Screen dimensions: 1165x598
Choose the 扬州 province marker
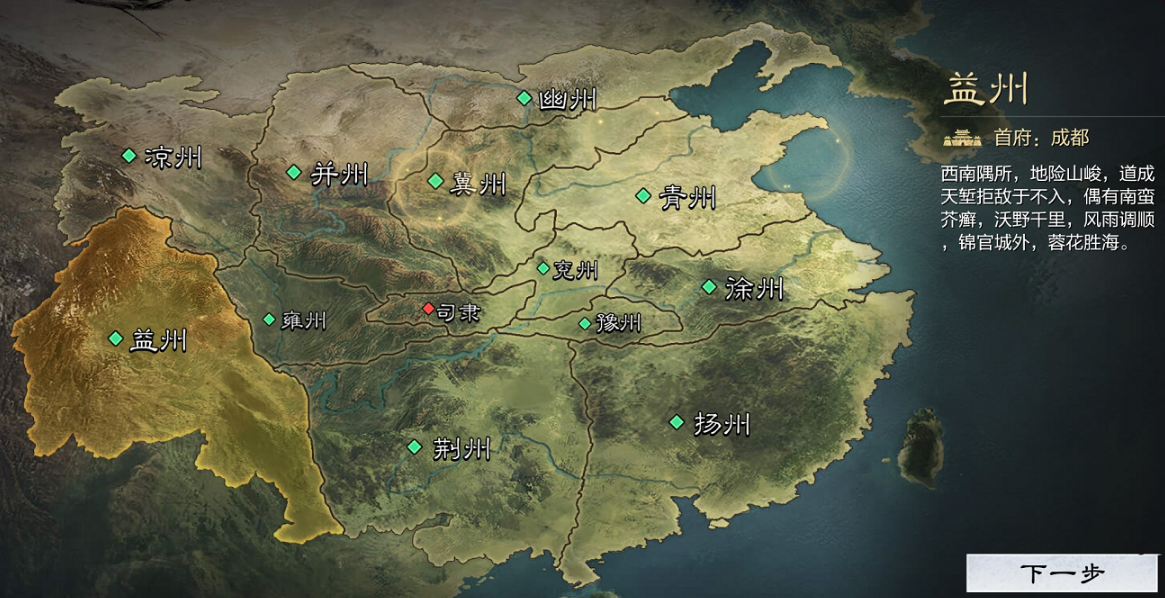(677, 421)
